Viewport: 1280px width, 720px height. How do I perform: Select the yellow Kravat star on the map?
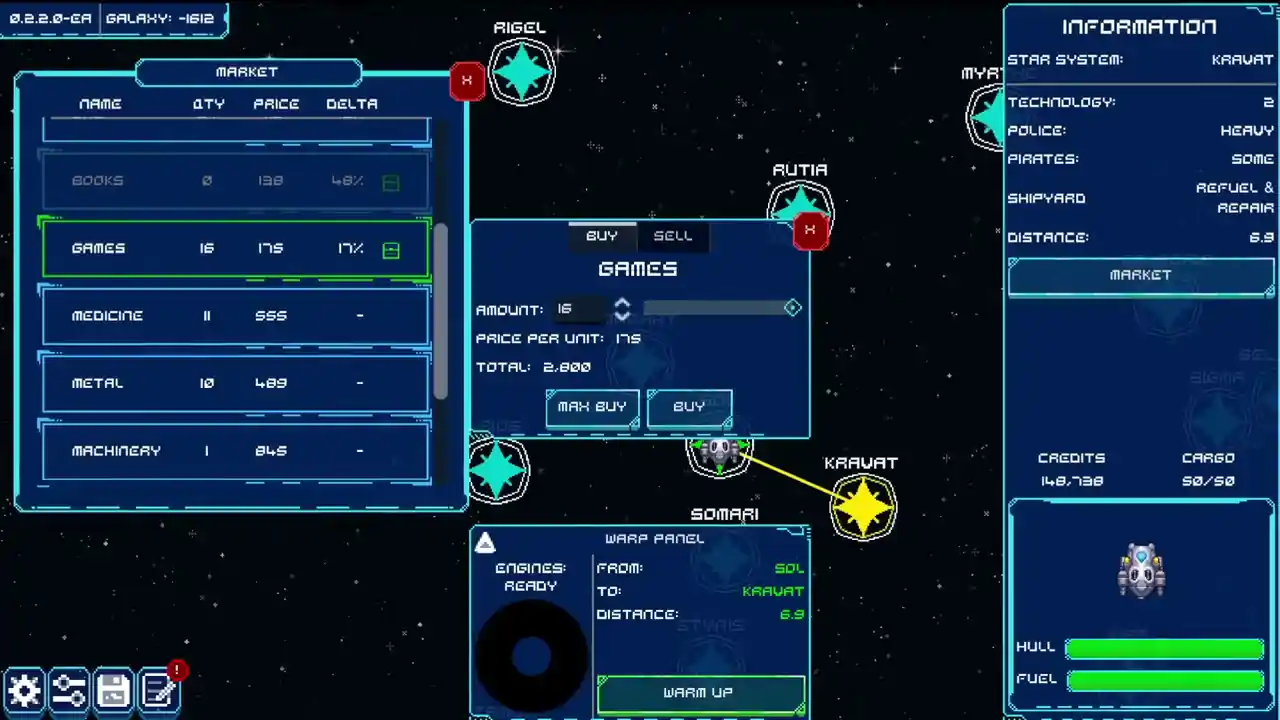click(x=862, y=506)
